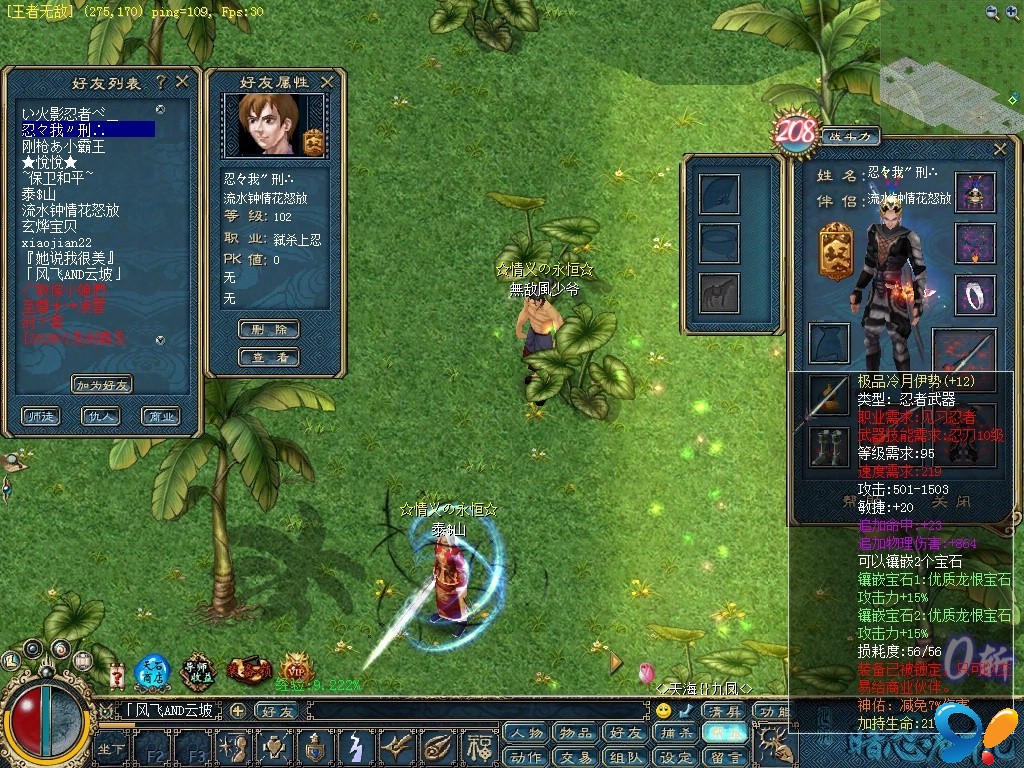1024x768 pixels.
Task: Select the equipped ring slot
Action: click(975, 295)
